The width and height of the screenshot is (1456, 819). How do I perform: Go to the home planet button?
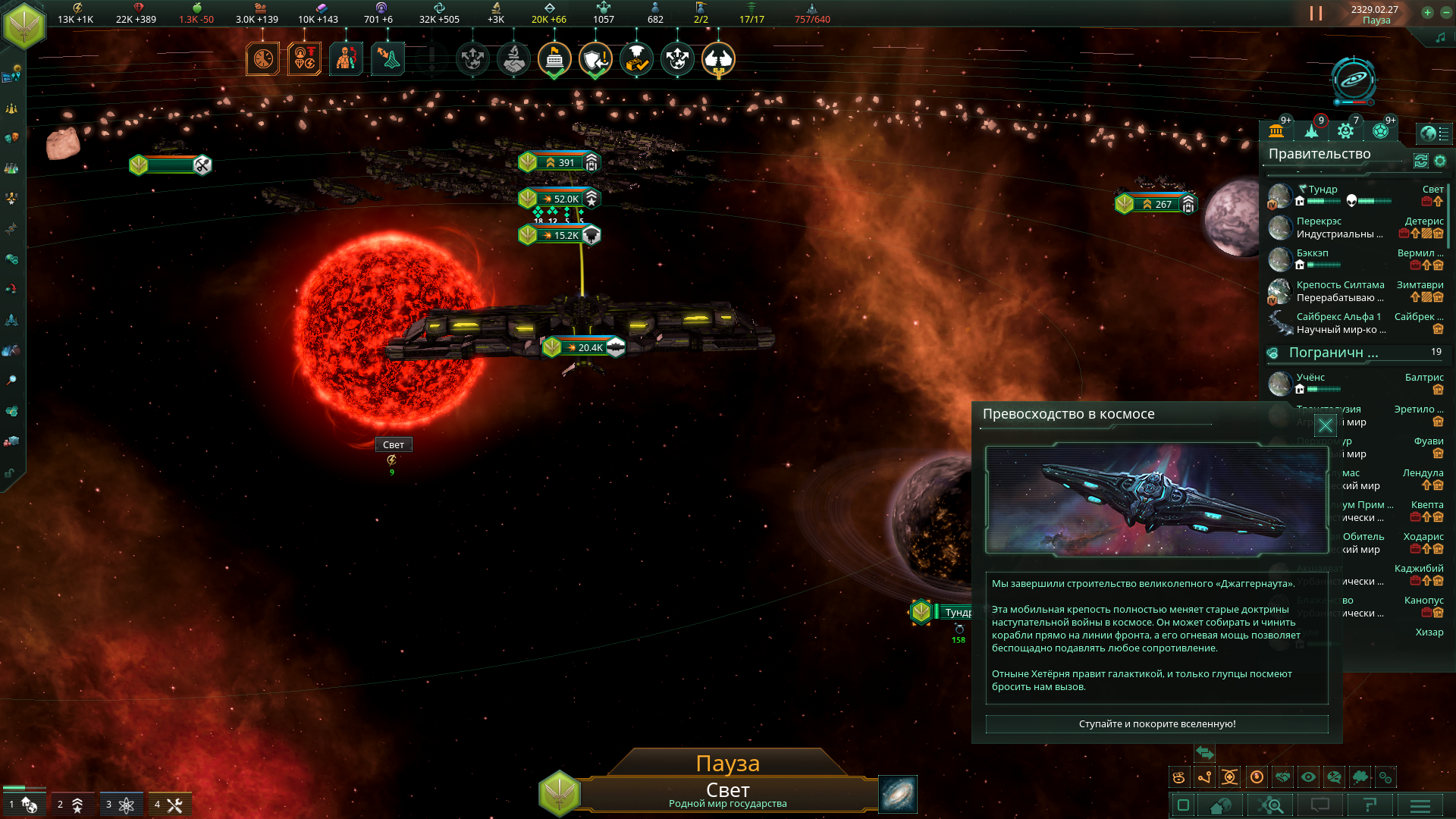[1221, 805]
